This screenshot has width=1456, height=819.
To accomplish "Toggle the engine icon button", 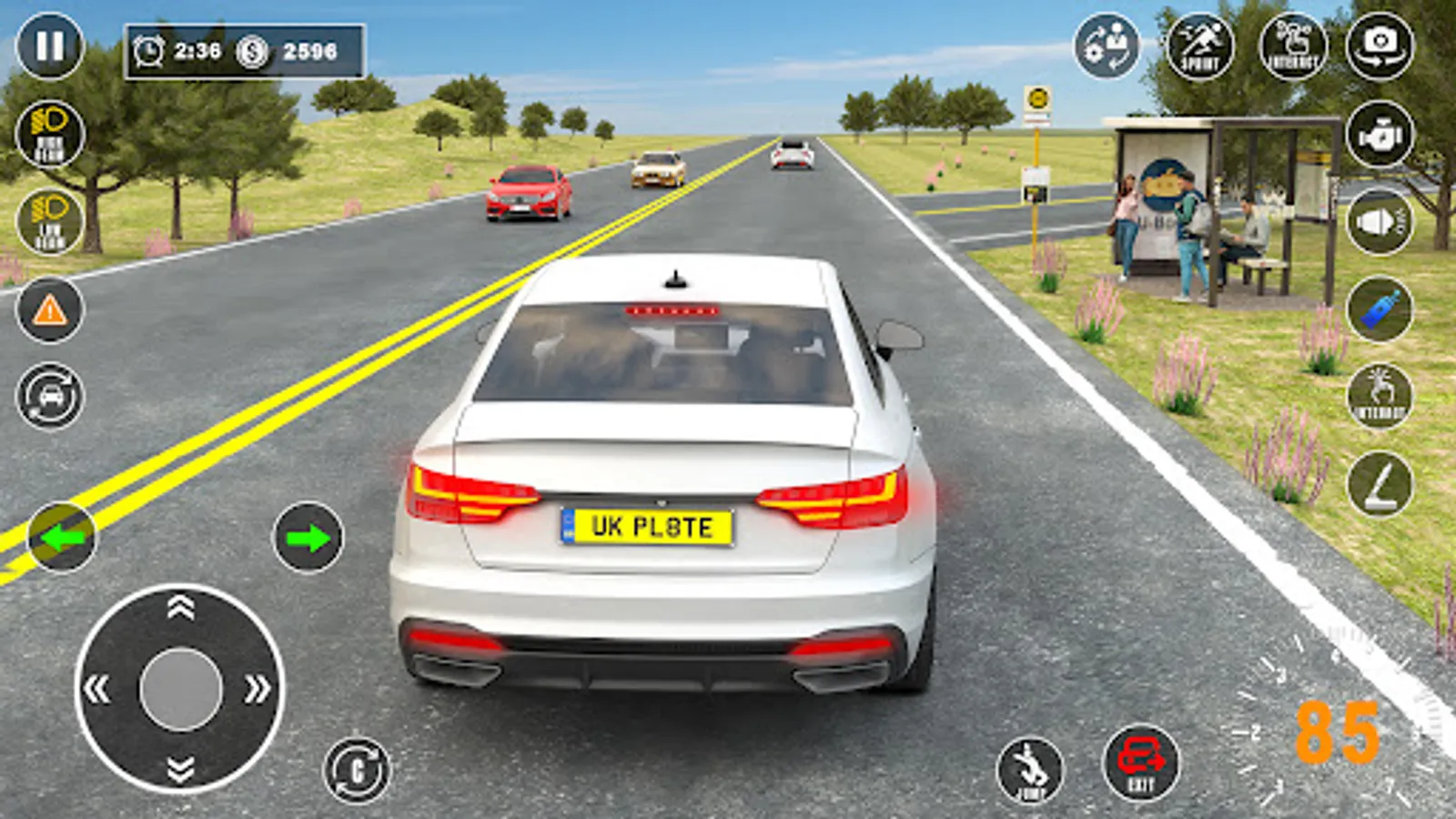I will point(1380,135).
